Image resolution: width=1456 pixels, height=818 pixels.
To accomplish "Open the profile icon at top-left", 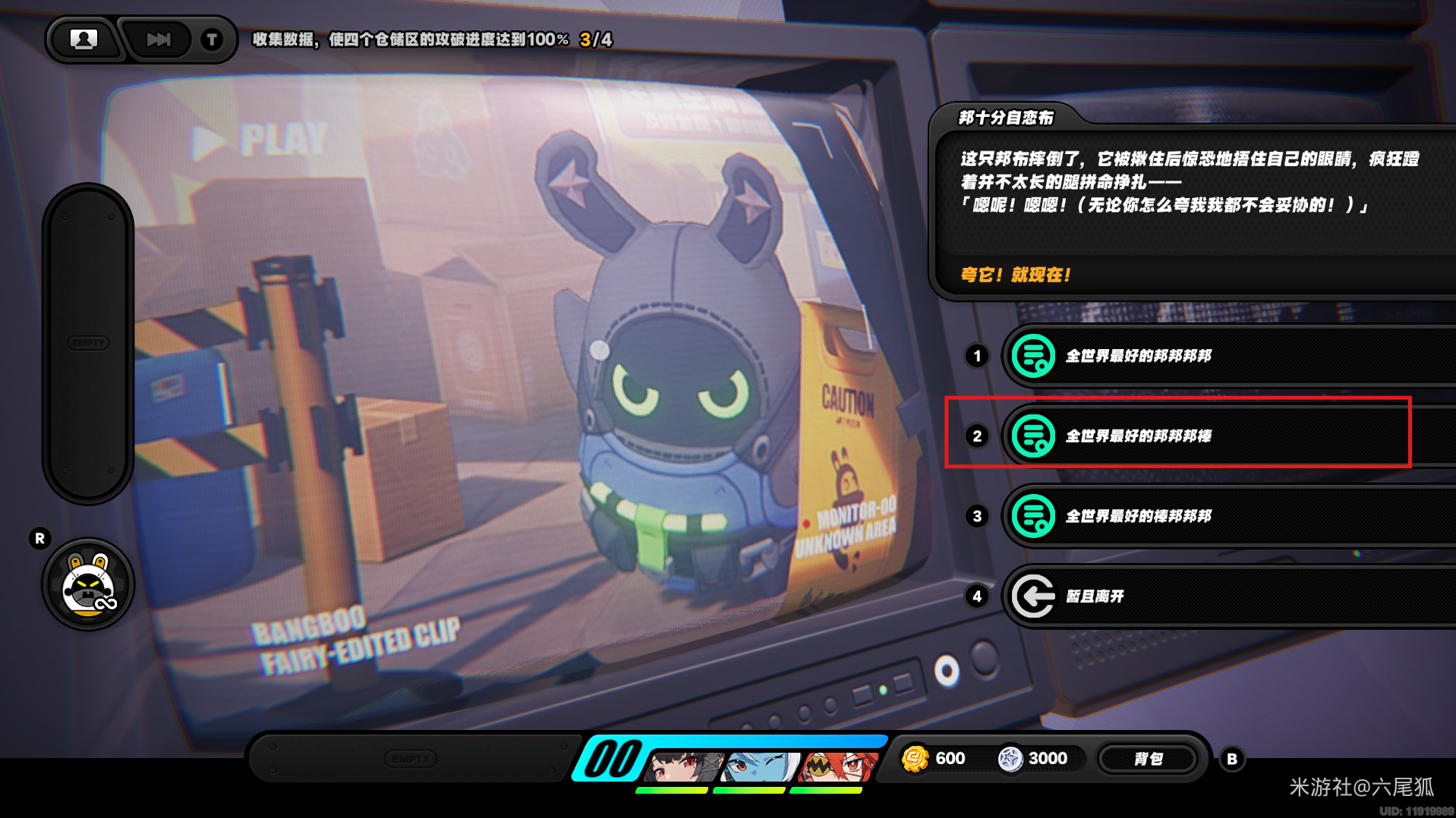I will point(84,39).
